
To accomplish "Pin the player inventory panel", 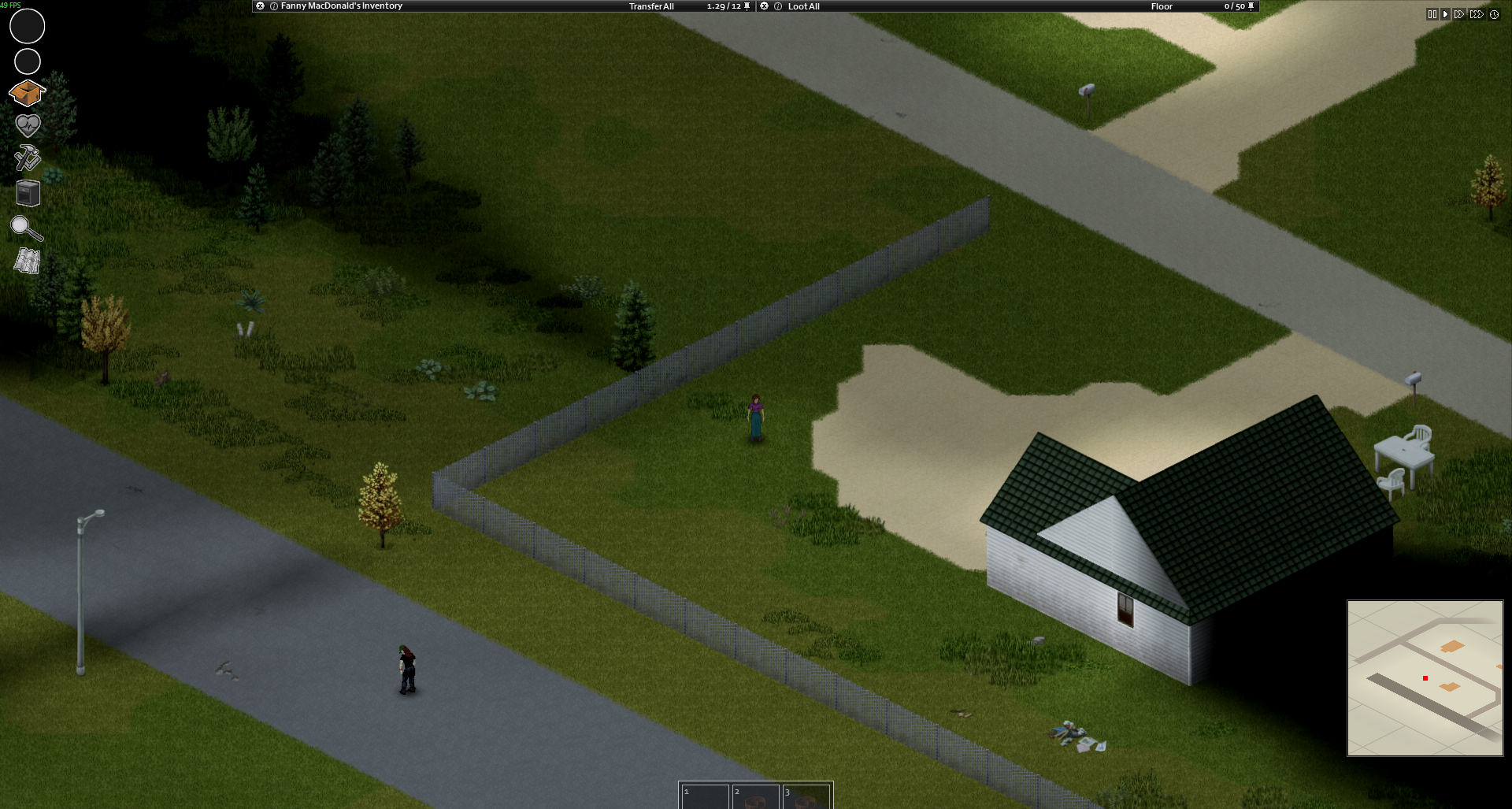I will [747, 6].
